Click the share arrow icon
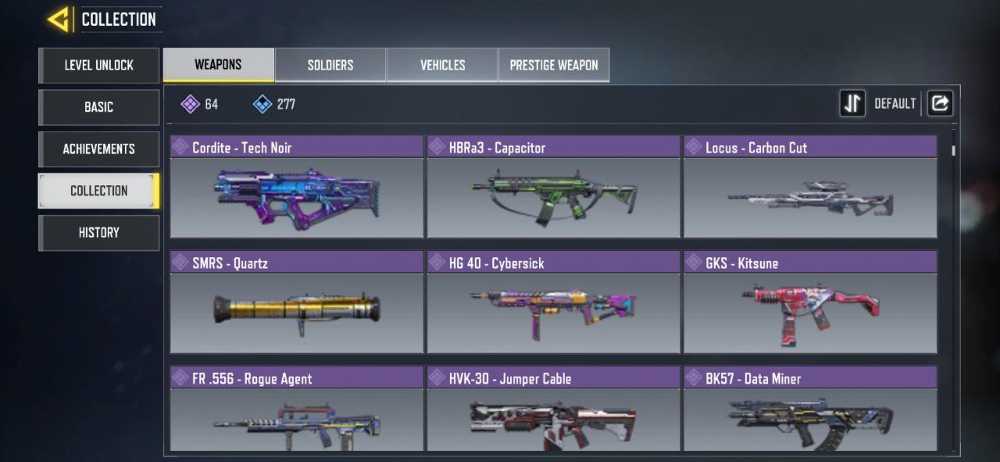This screenshot has height=462, width=1000. [940, 103]
